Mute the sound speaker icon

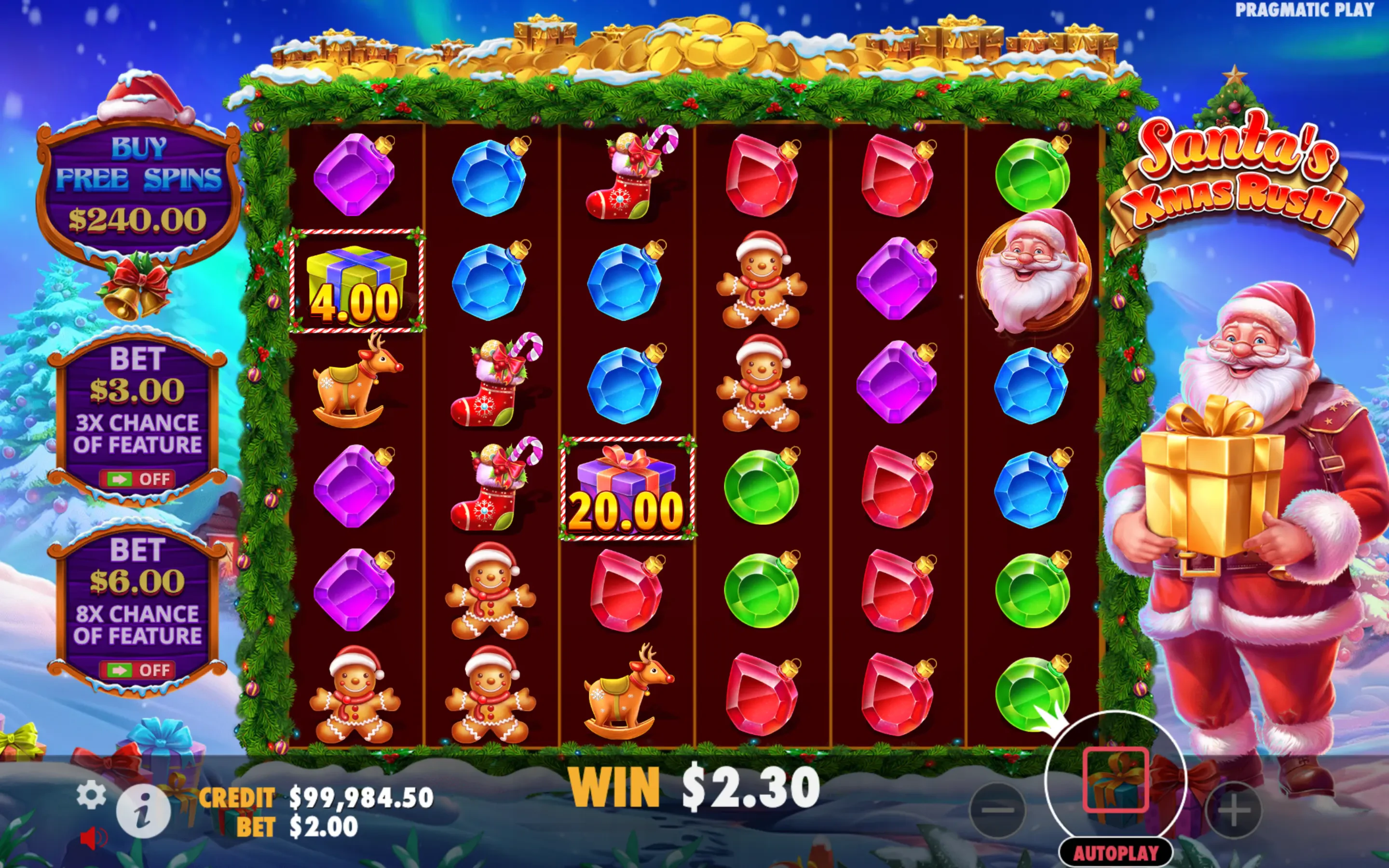[94, 839]
